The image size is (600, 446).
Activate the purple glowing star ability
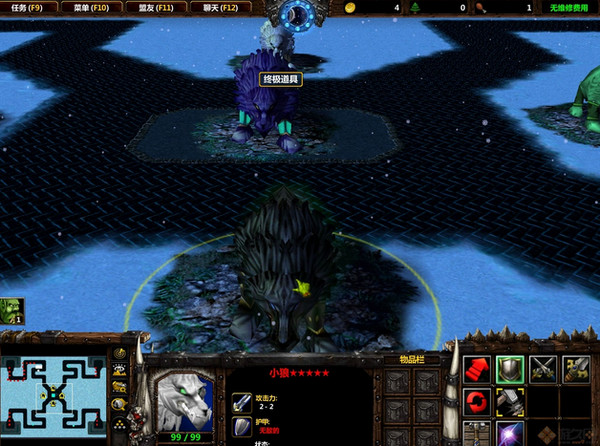pos(511,433)
